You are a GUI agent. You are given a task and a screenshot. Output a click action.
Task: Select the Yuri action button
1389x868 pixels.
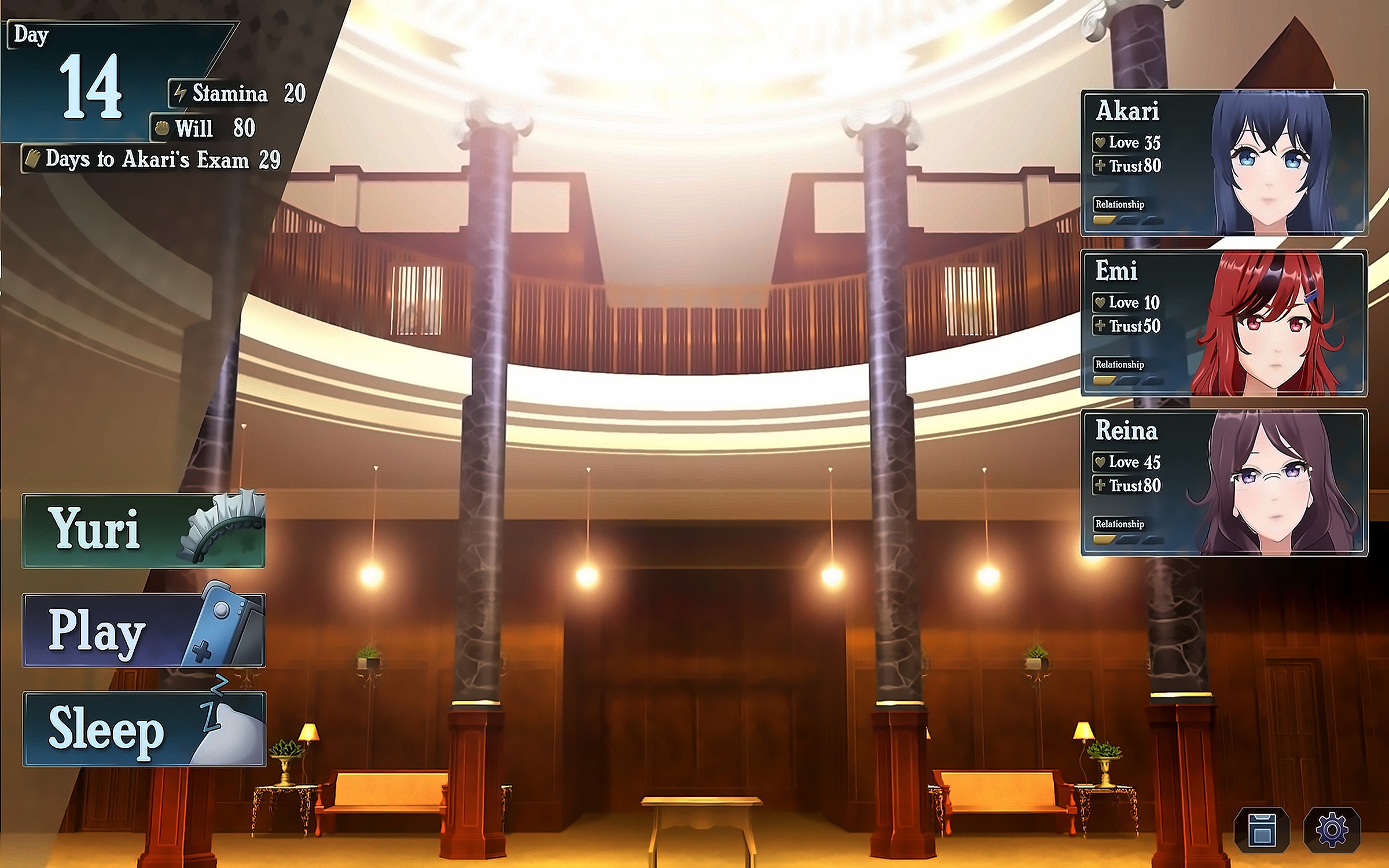coord(144,530)
